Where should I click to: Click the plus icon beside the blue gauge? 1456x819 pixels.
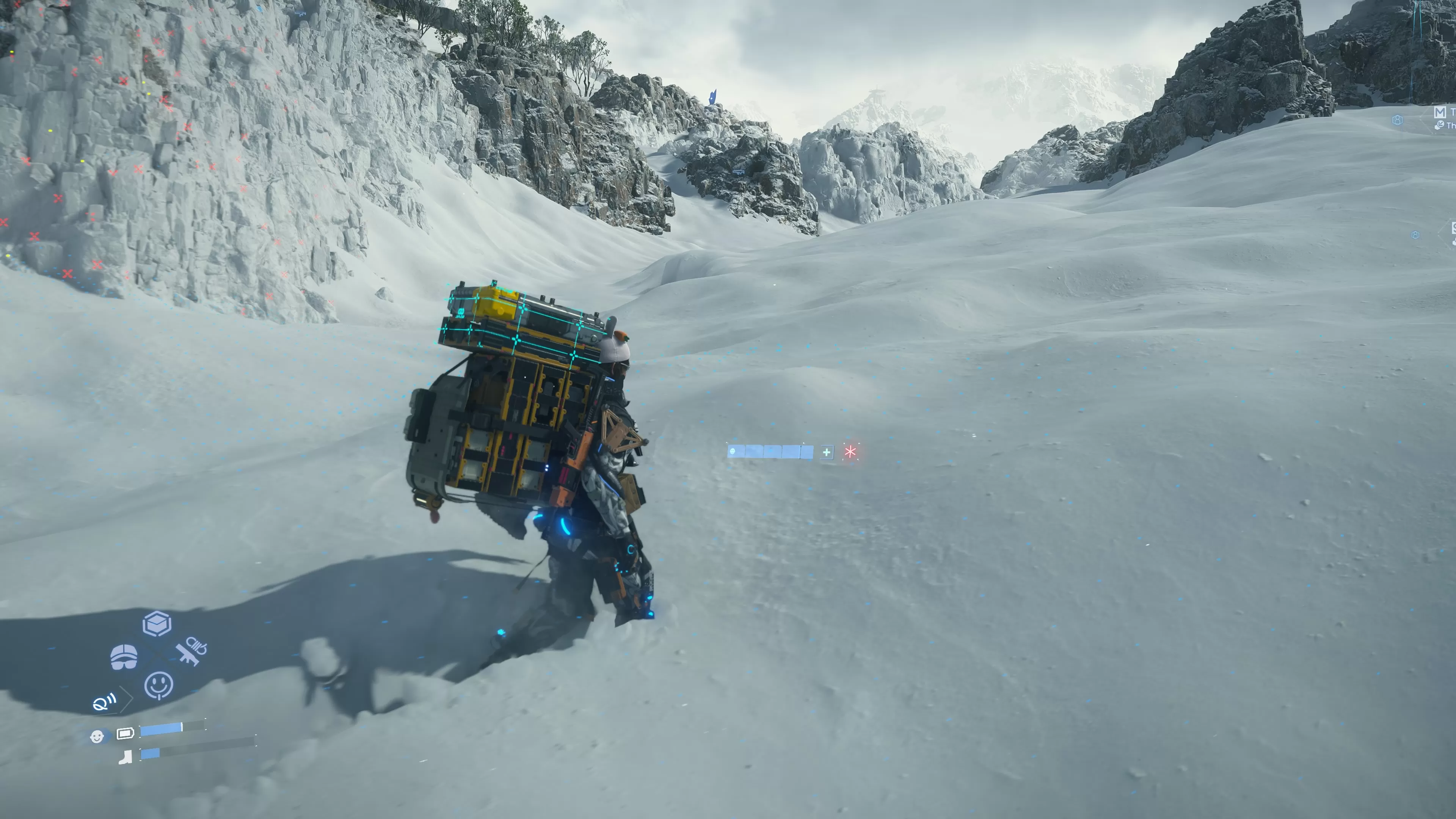coord(826,452)
